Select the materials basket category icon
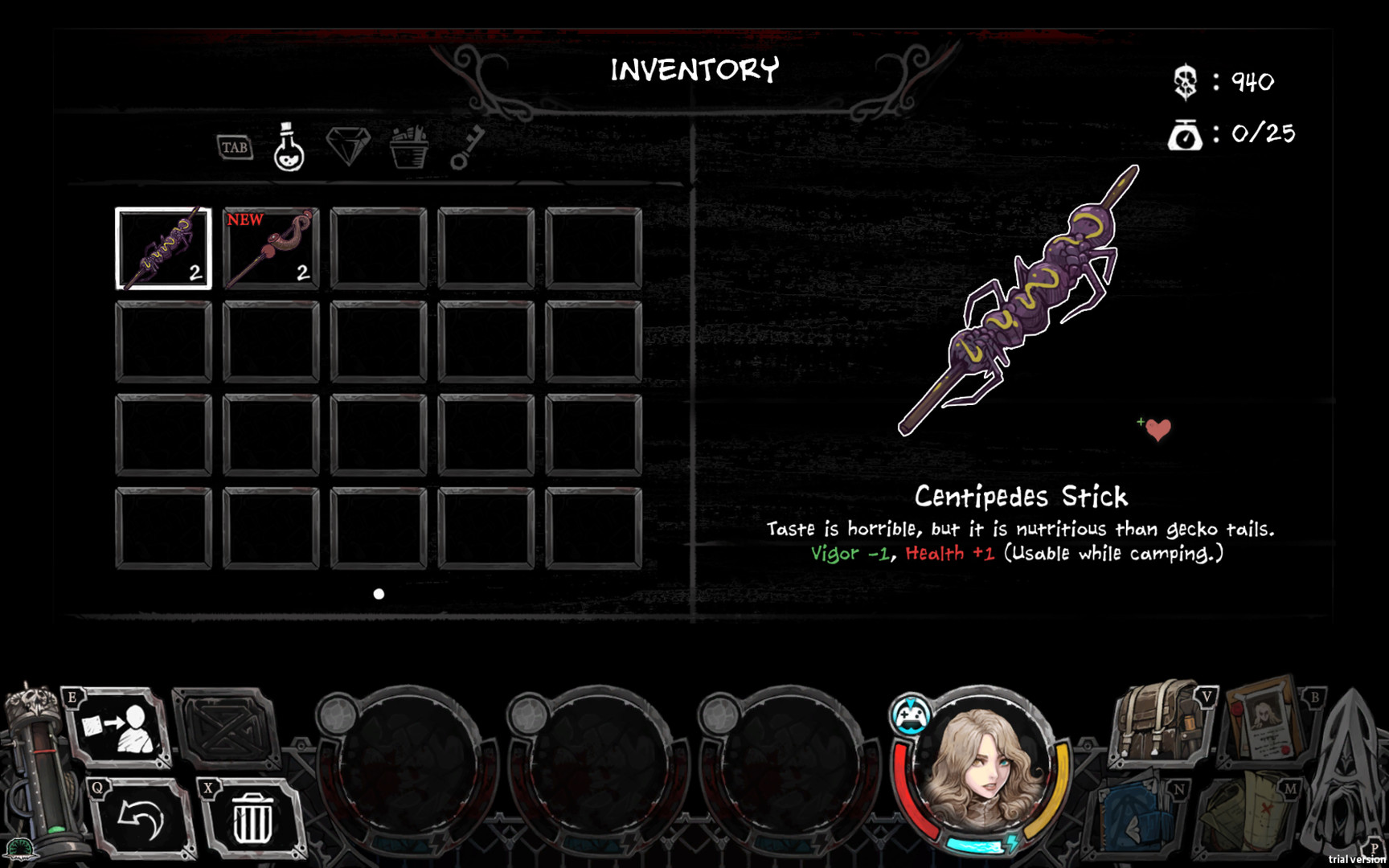The image size is (1389, 868). [411, 147]
